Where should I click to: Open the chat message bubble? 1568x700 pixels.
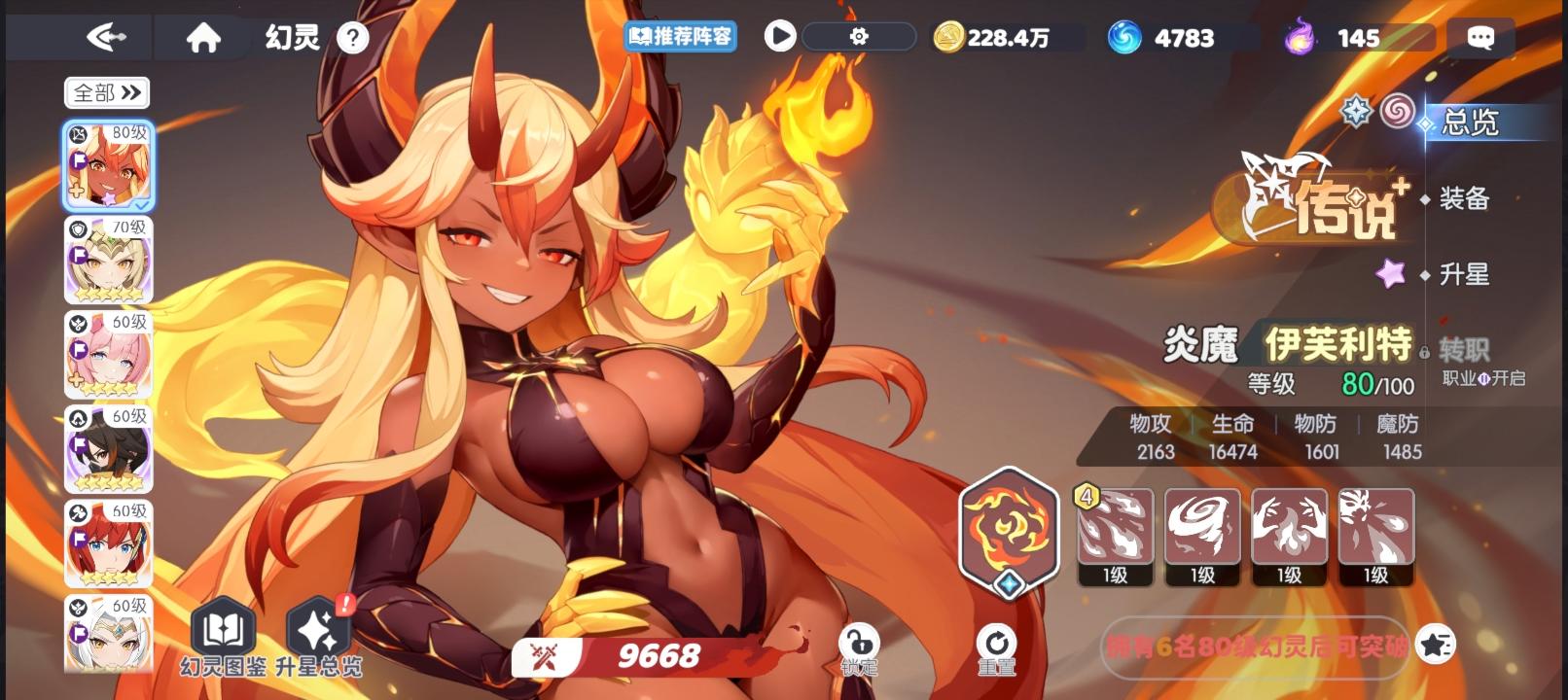(x=1479, y=37)
